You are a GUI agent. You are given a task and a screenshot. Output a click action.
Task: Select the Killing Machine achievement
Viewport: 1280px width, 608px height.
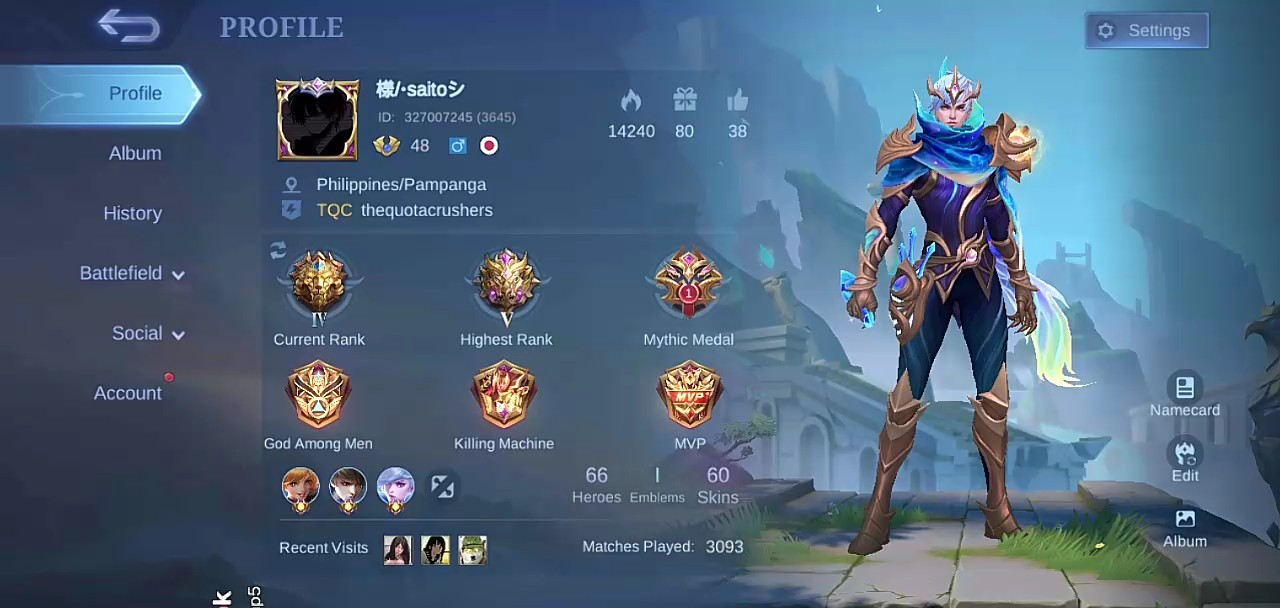coord(504,394)
